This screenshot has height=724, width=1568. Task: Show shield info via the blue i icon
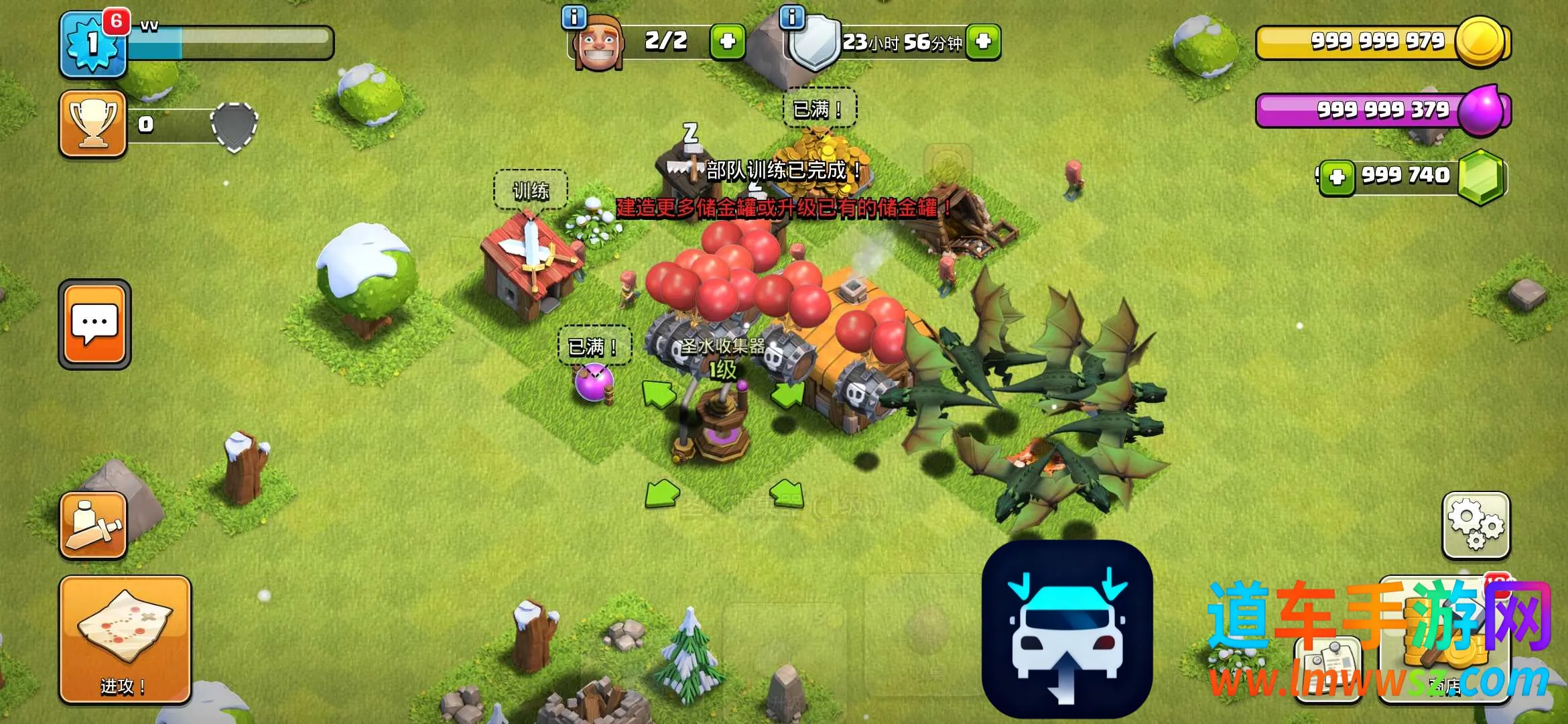(x=792, y=17)
